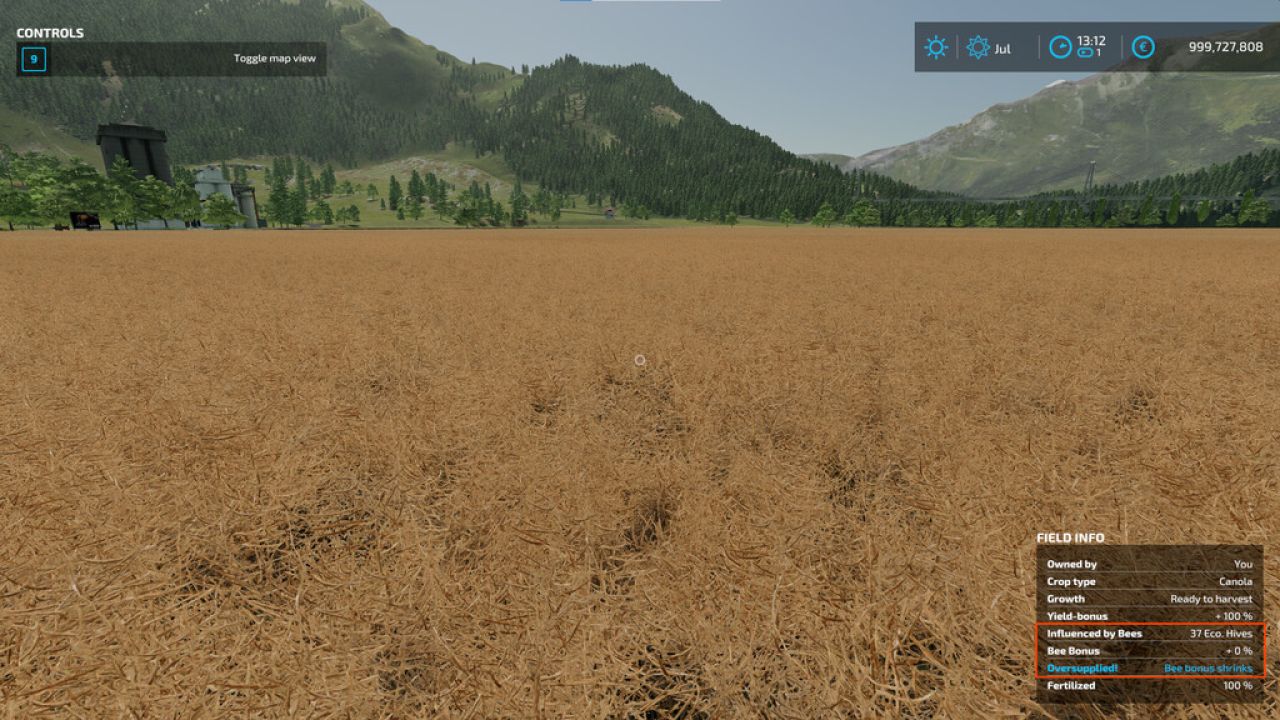Image resolution: width=1280 pixels, height=720 pixels.
Task: Click the current weather sun icon
Action: pyautogui.click(x=935, y=47)
